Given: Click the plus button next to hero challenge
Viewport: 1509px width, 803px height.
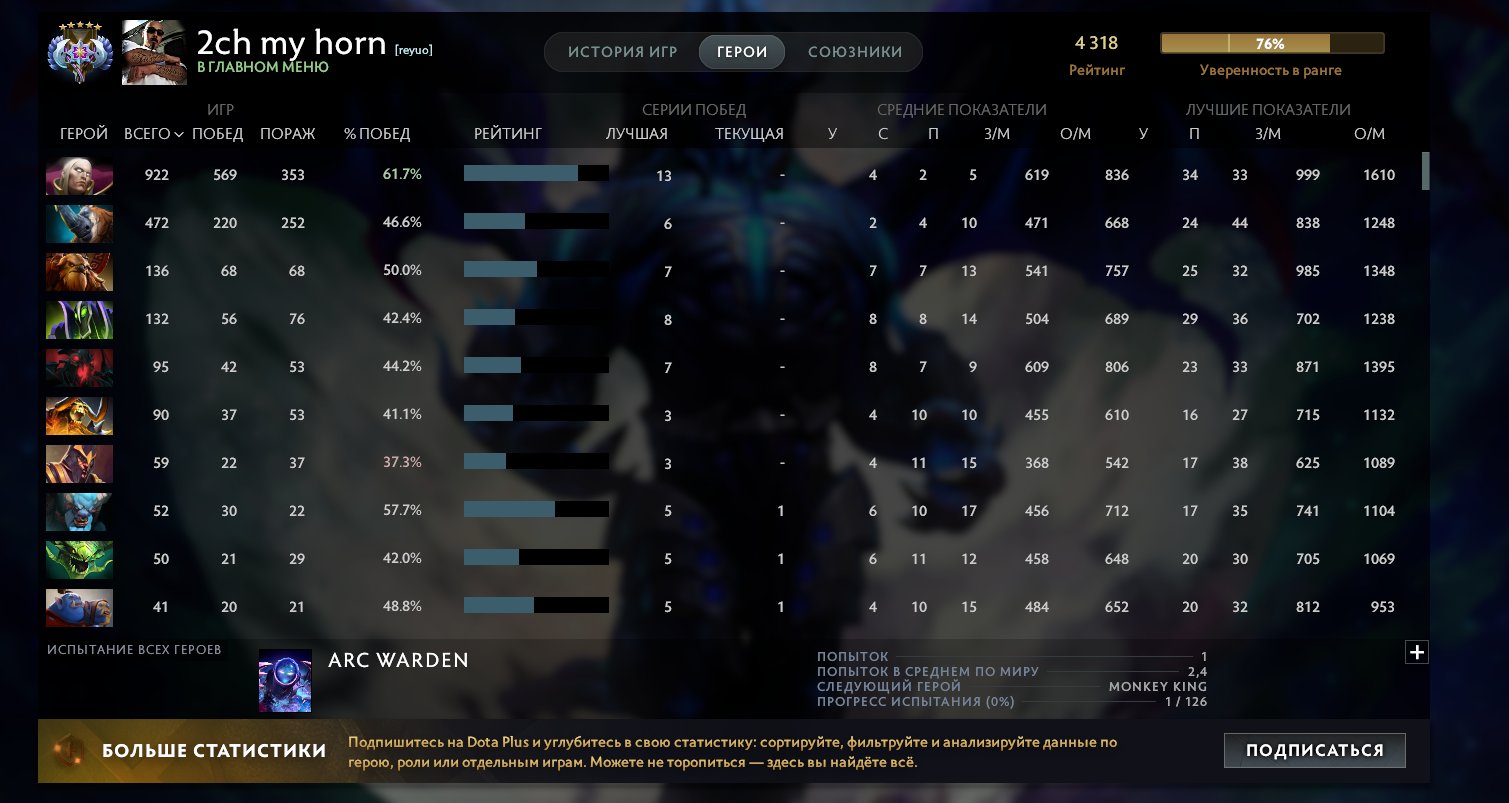Looking at the screenshot, I should pos(1417,652).
